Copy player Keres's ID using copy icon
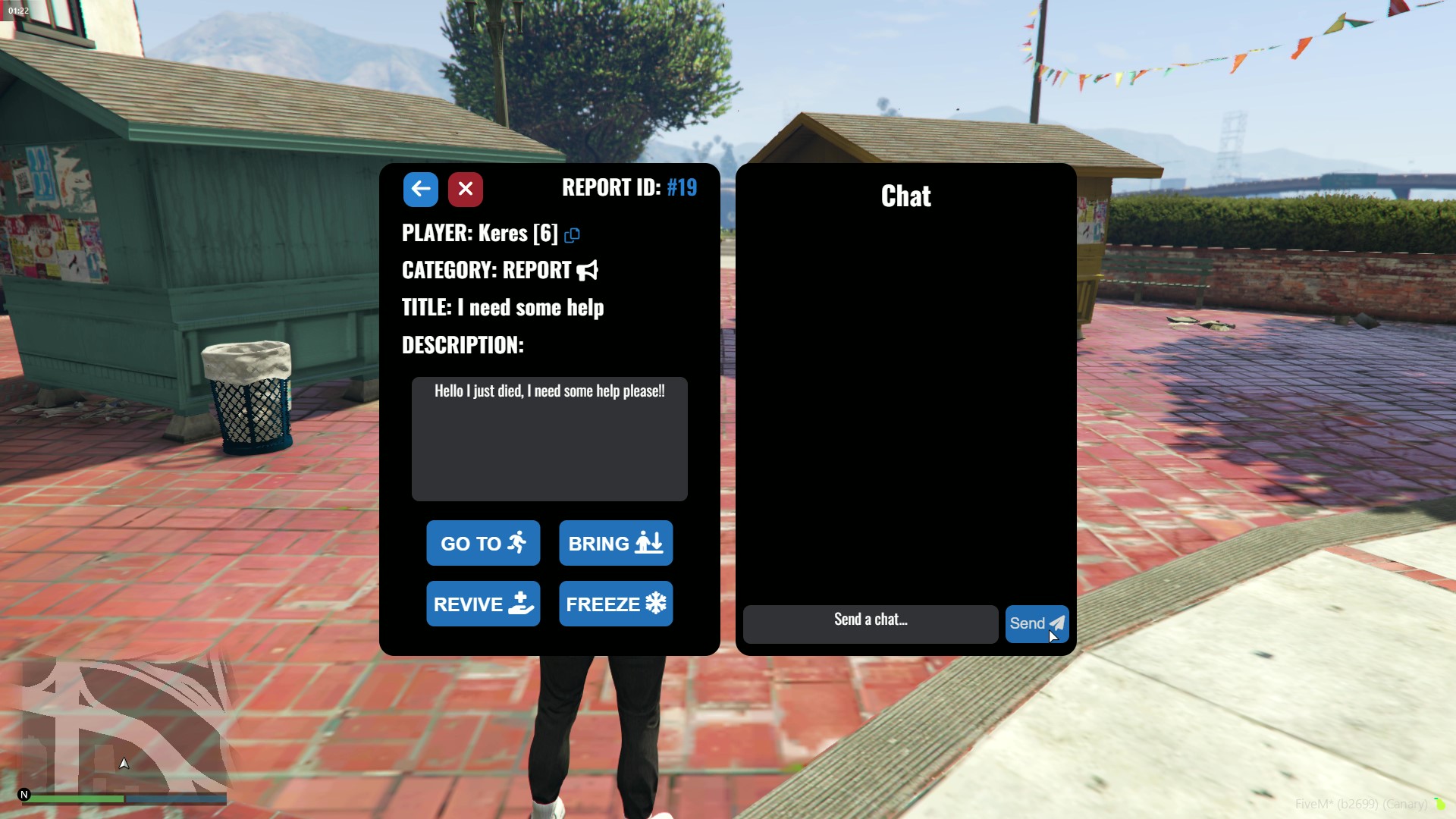Screen dimensions: 1456x819 click(x=571, y=235)
